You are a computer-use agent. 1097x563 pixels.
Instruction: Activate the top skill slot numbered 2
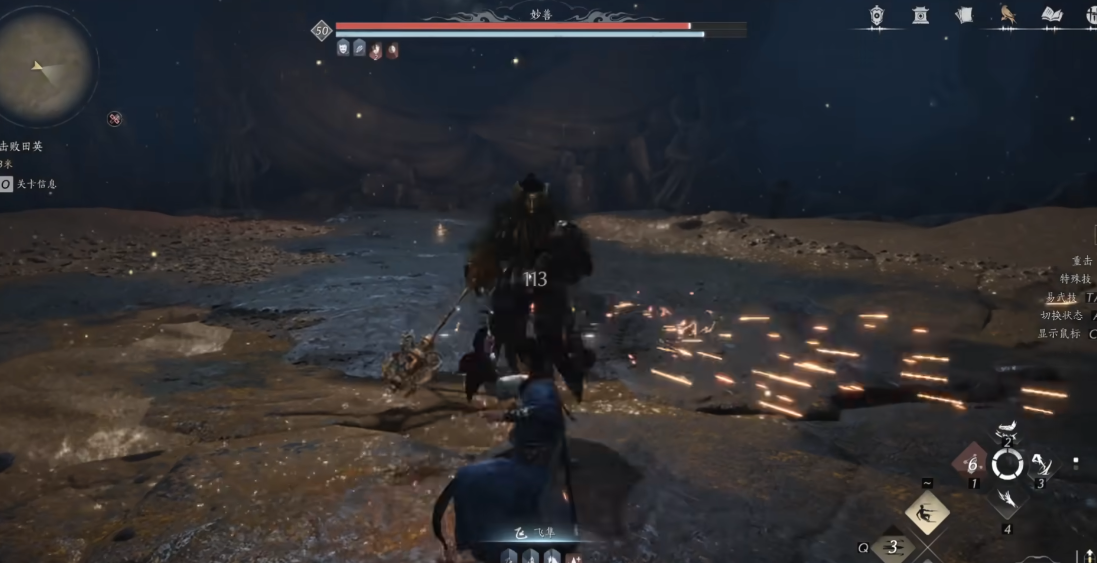tap(1007, 432)
